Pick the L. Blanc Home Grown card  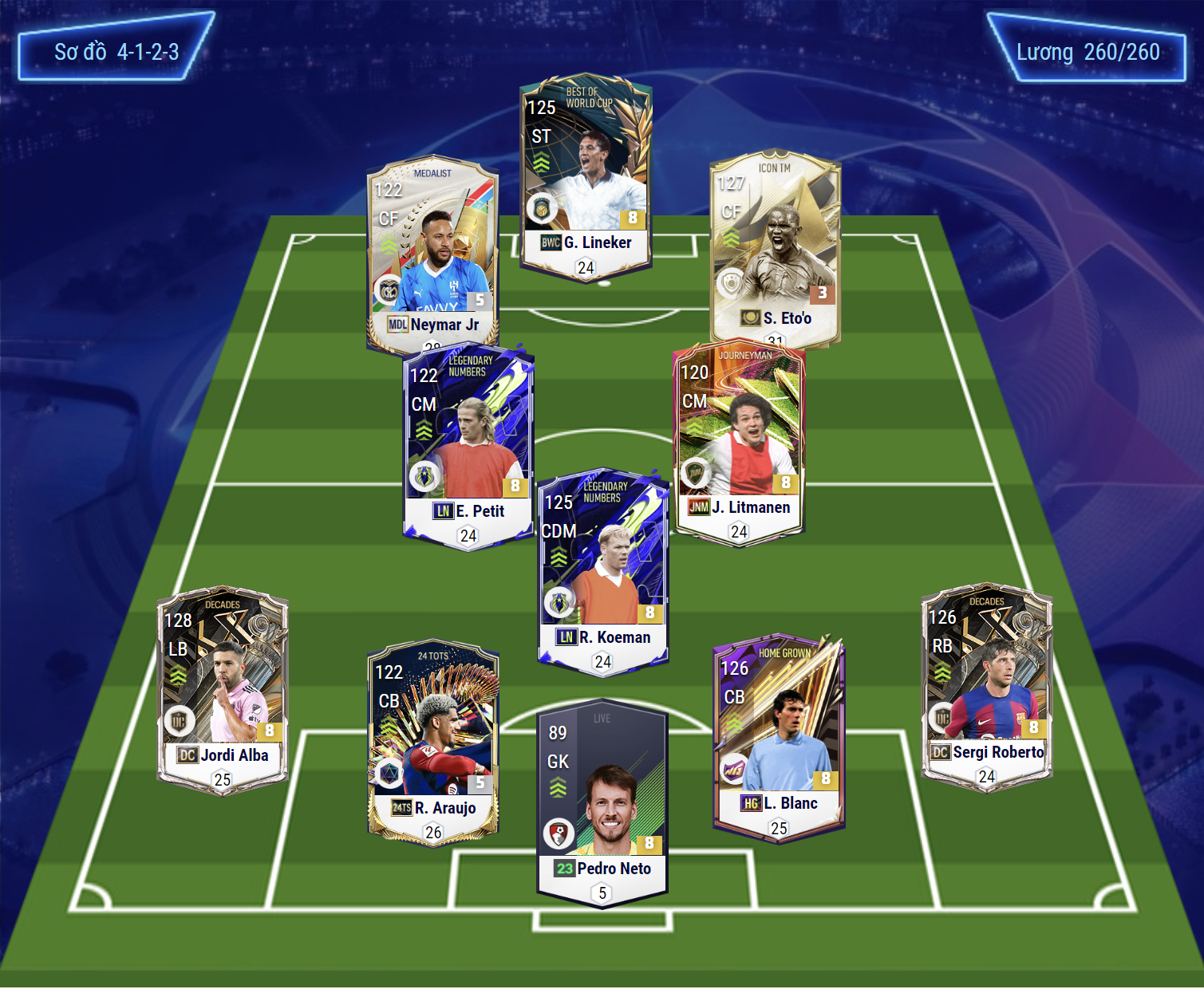click(x=778, y=738)
